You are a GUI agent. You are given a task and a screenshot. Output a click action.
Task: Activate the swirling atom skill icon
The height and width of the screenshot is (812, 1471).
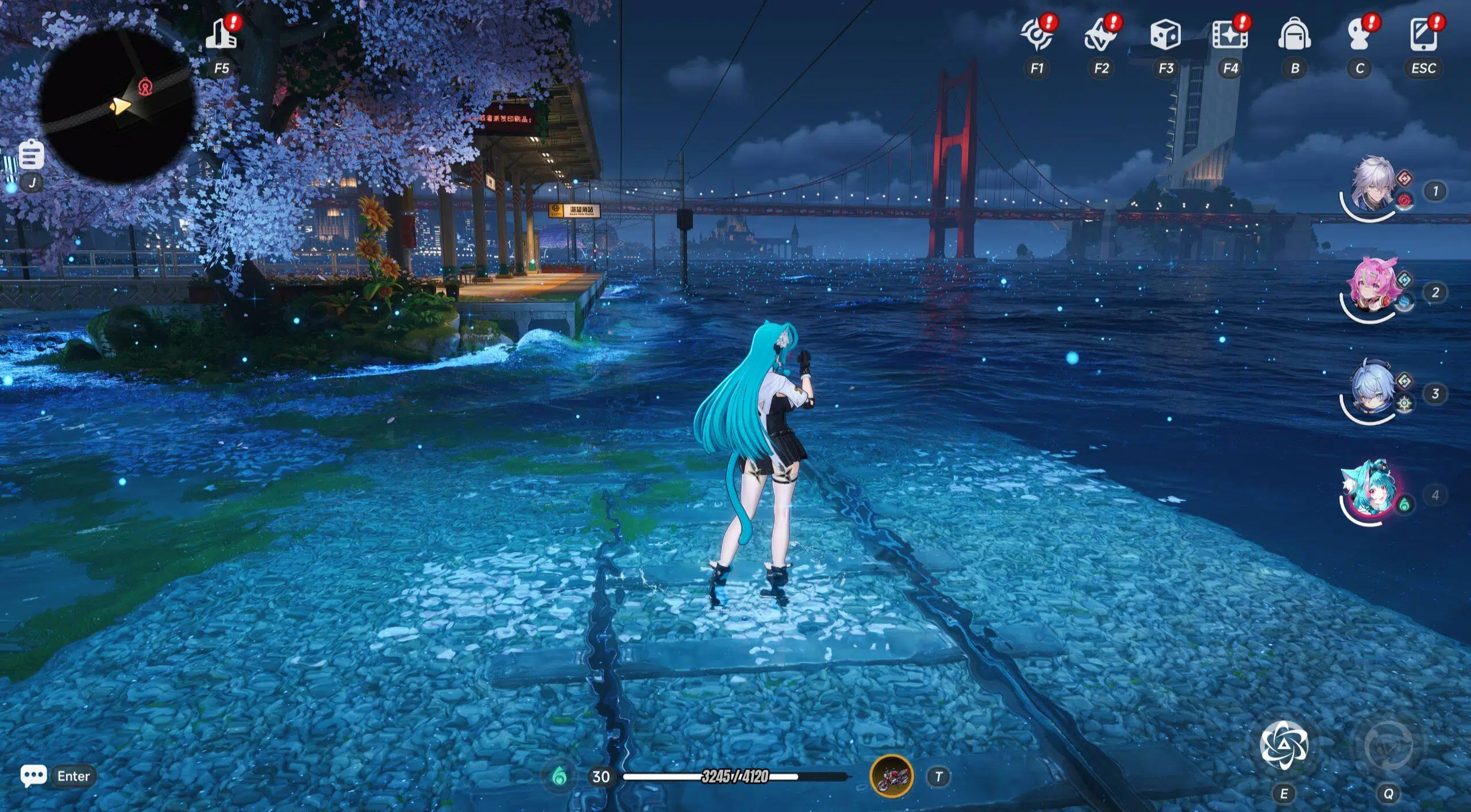(x=1284, y=745)
